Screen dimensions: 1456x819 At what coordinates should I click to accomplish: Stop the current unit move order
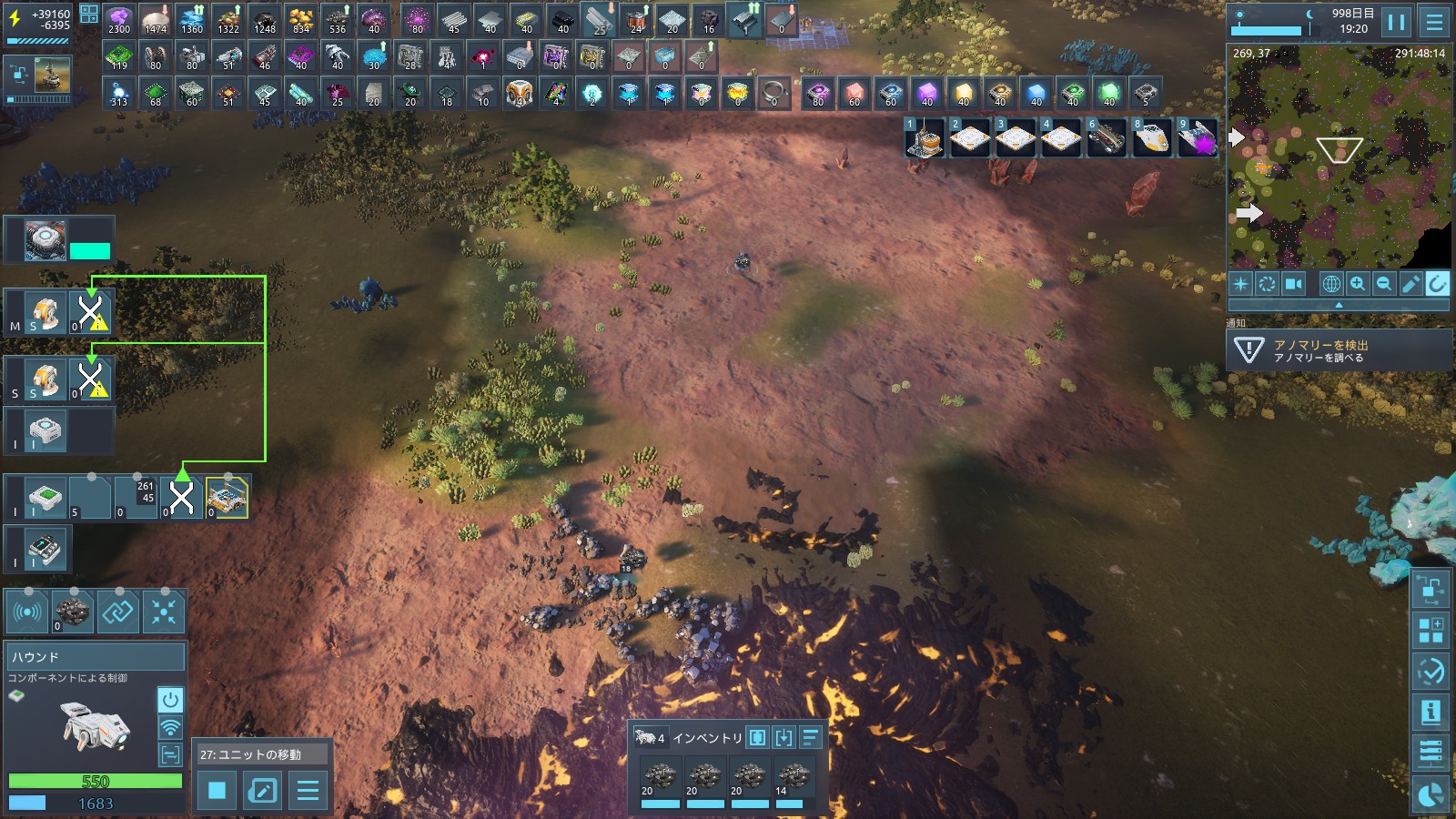click(217, 790)
